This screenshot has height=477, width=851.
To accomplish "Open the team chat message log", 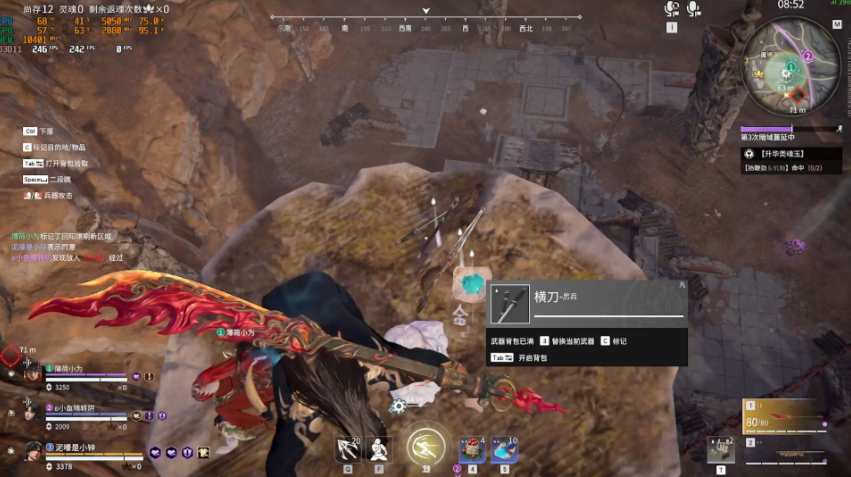I will [x=62, y=246].
